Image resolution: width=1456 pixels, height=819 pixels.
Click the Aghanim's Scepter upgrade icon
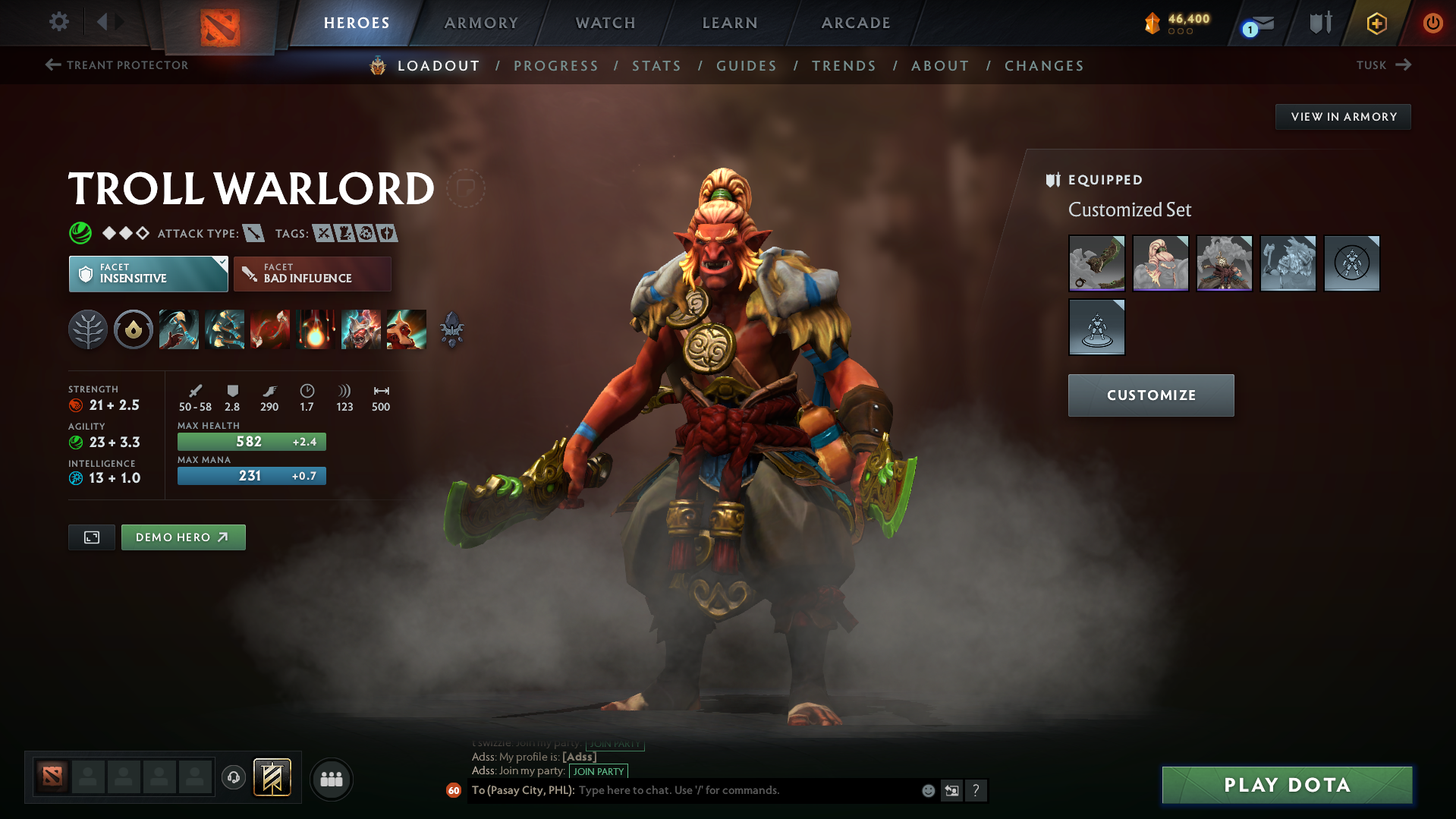pyautogui.click(x=453, y=329)
